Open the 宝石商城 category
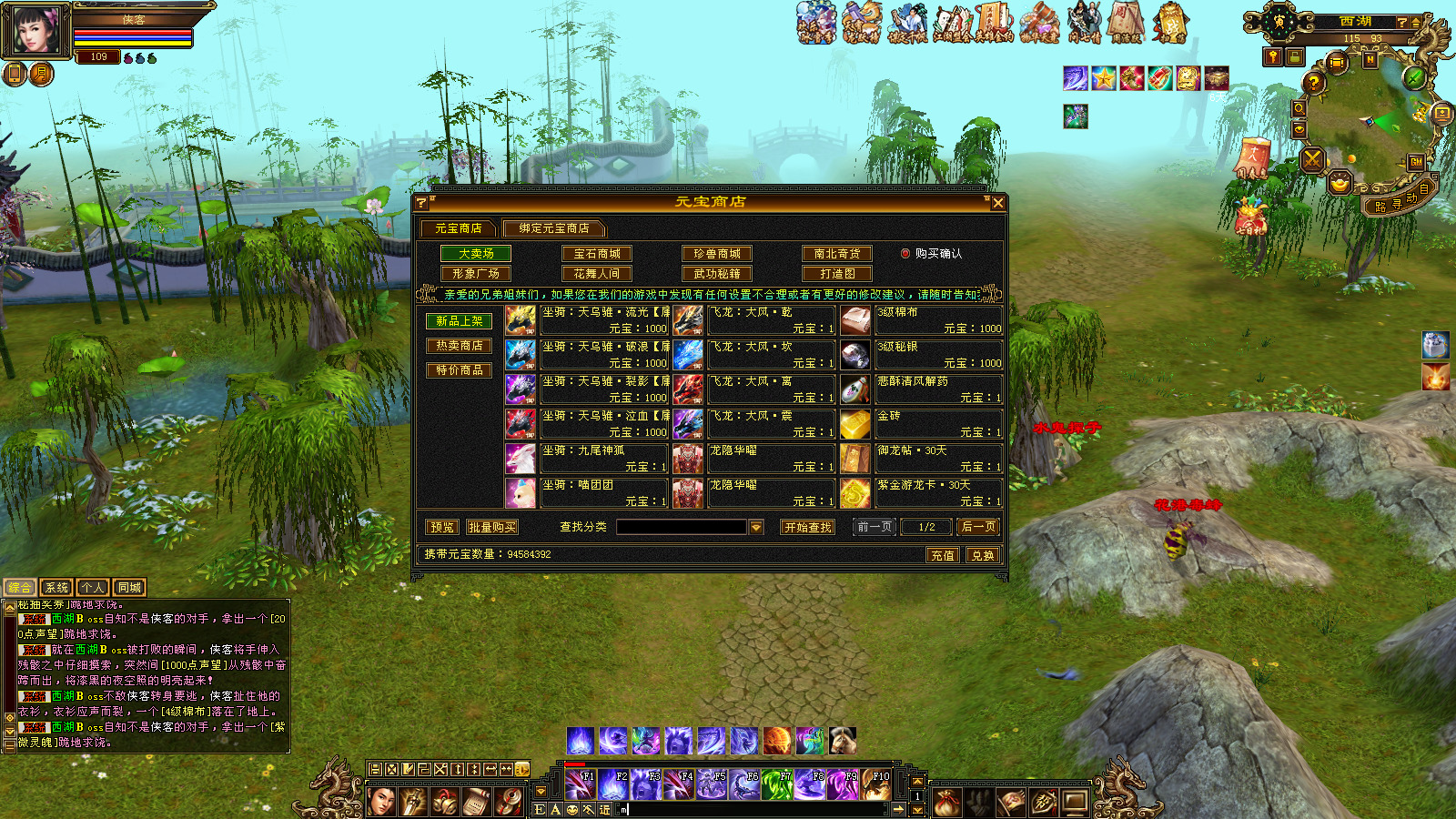This screenshot has height=819, width=1456. pos(597,254)
